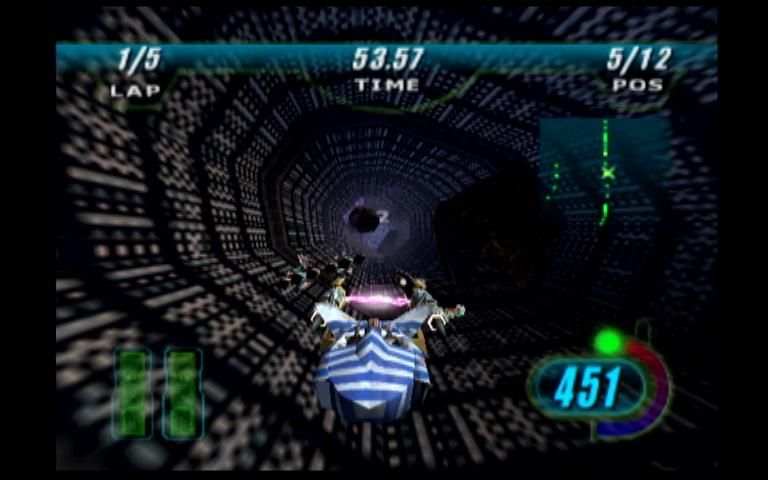The width and height of the screenshot is (768, 480).
Task: Click the green dotted track minimap
Action: (603, 172)
